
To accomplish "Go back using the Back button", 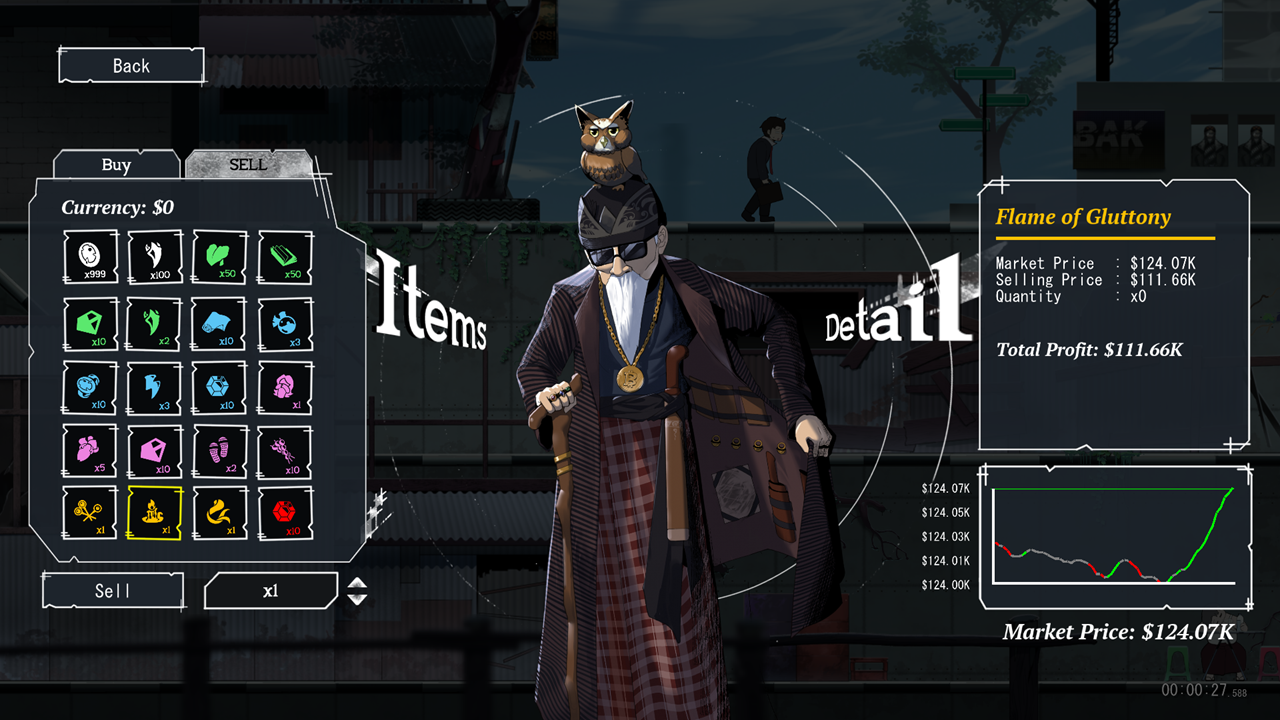I will pyautogui.click(x=131, y=66).
